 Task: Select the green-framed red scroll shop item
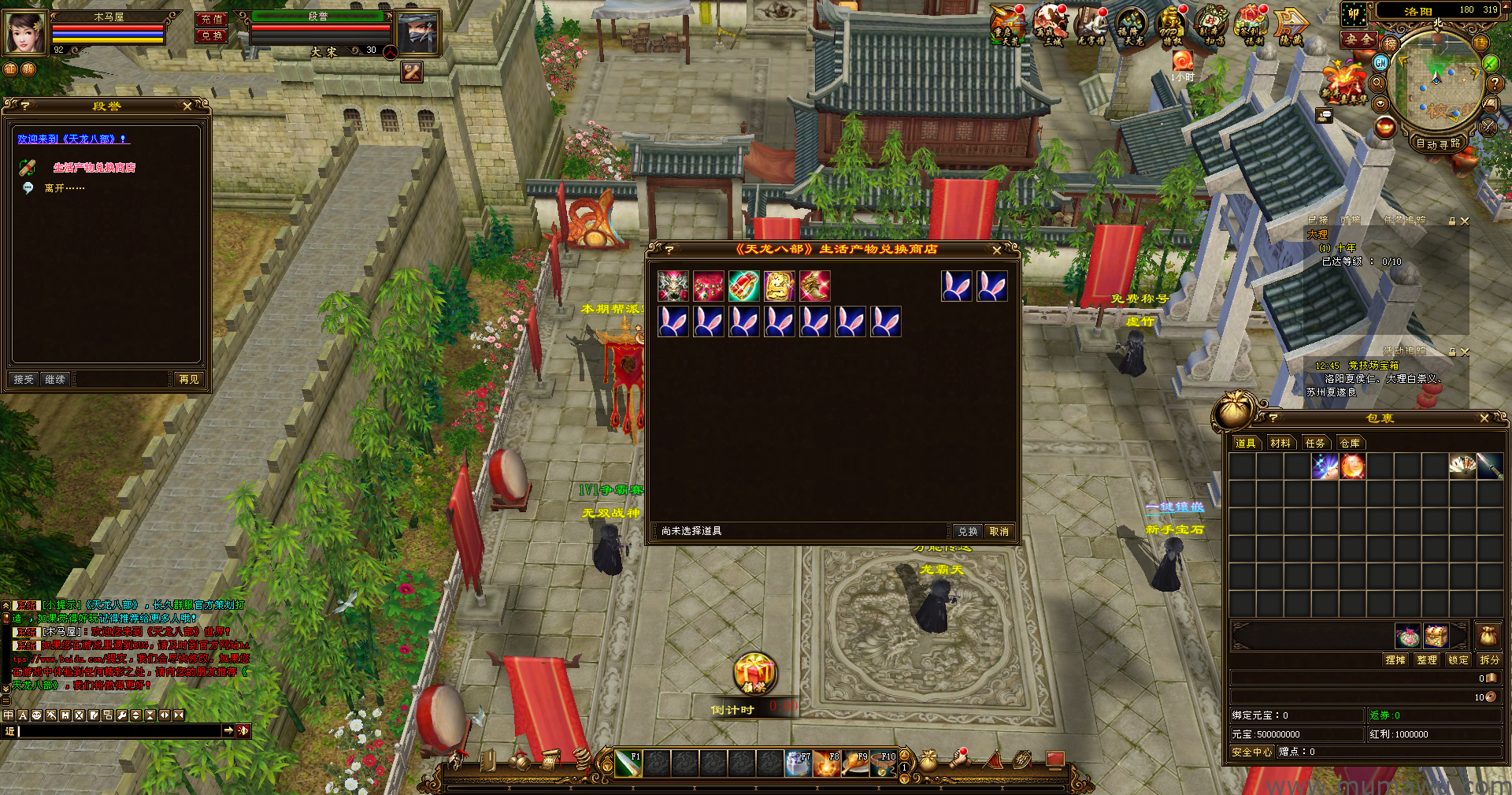point(743,286)
